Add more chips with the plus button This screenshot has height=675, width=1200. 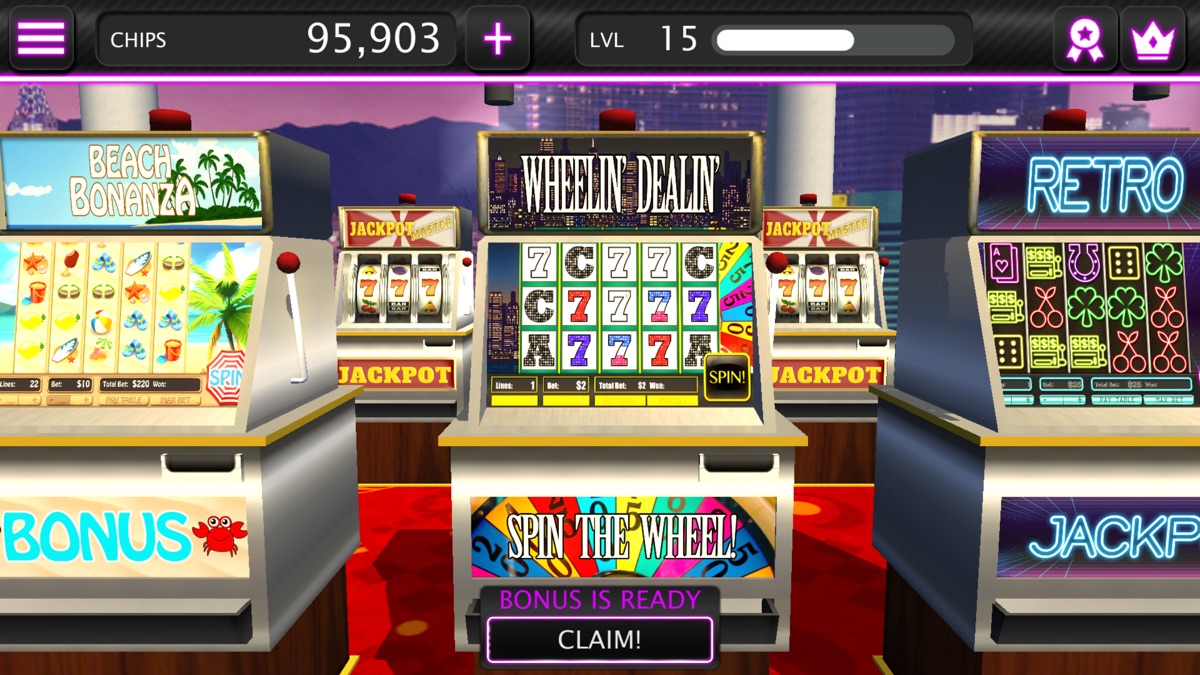pyautogui.click(x=497, y=39)
